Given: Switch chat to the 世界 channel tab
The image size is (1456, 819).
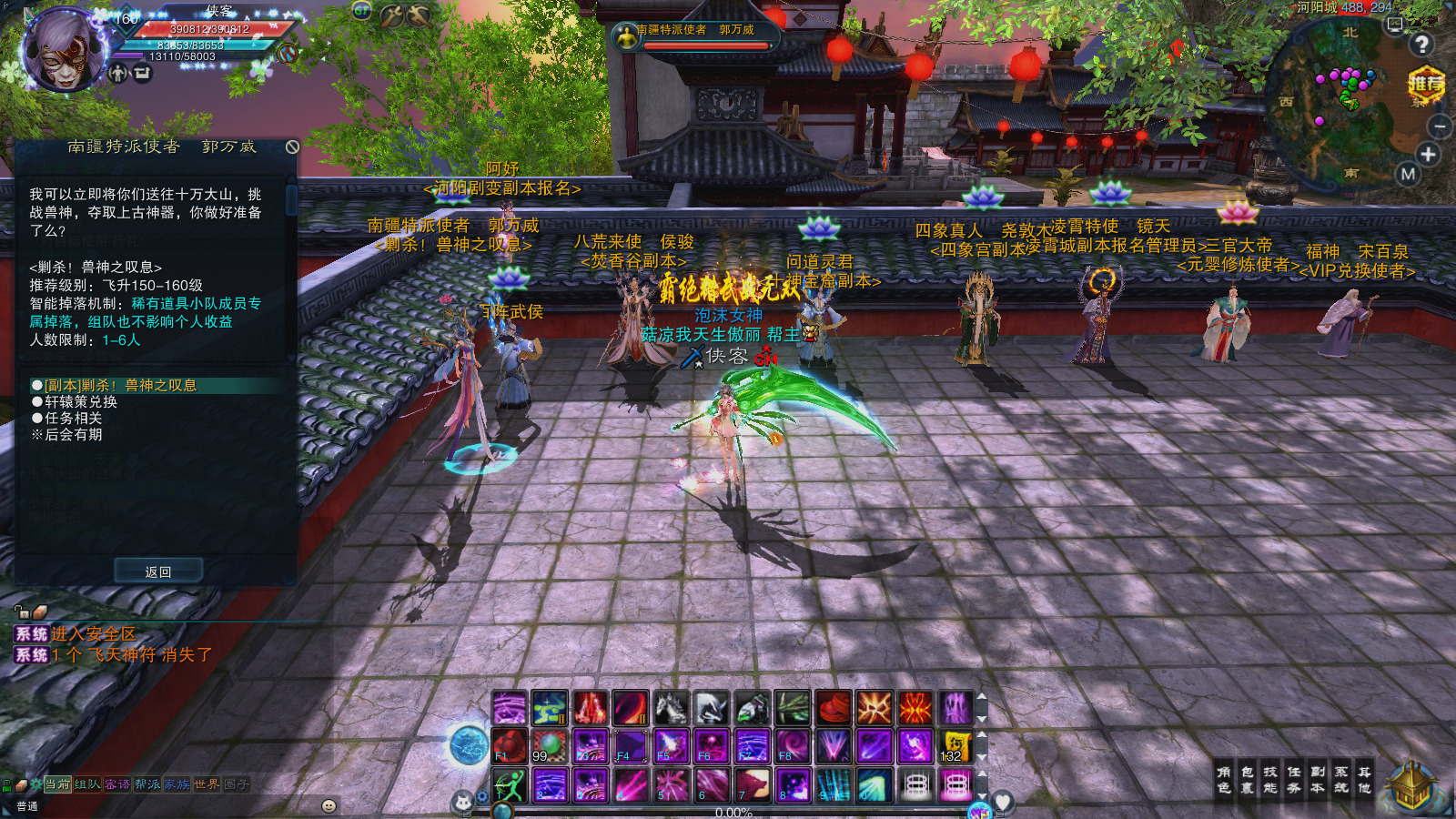Looking at the screenshot, I should click(x=207, y=784).
